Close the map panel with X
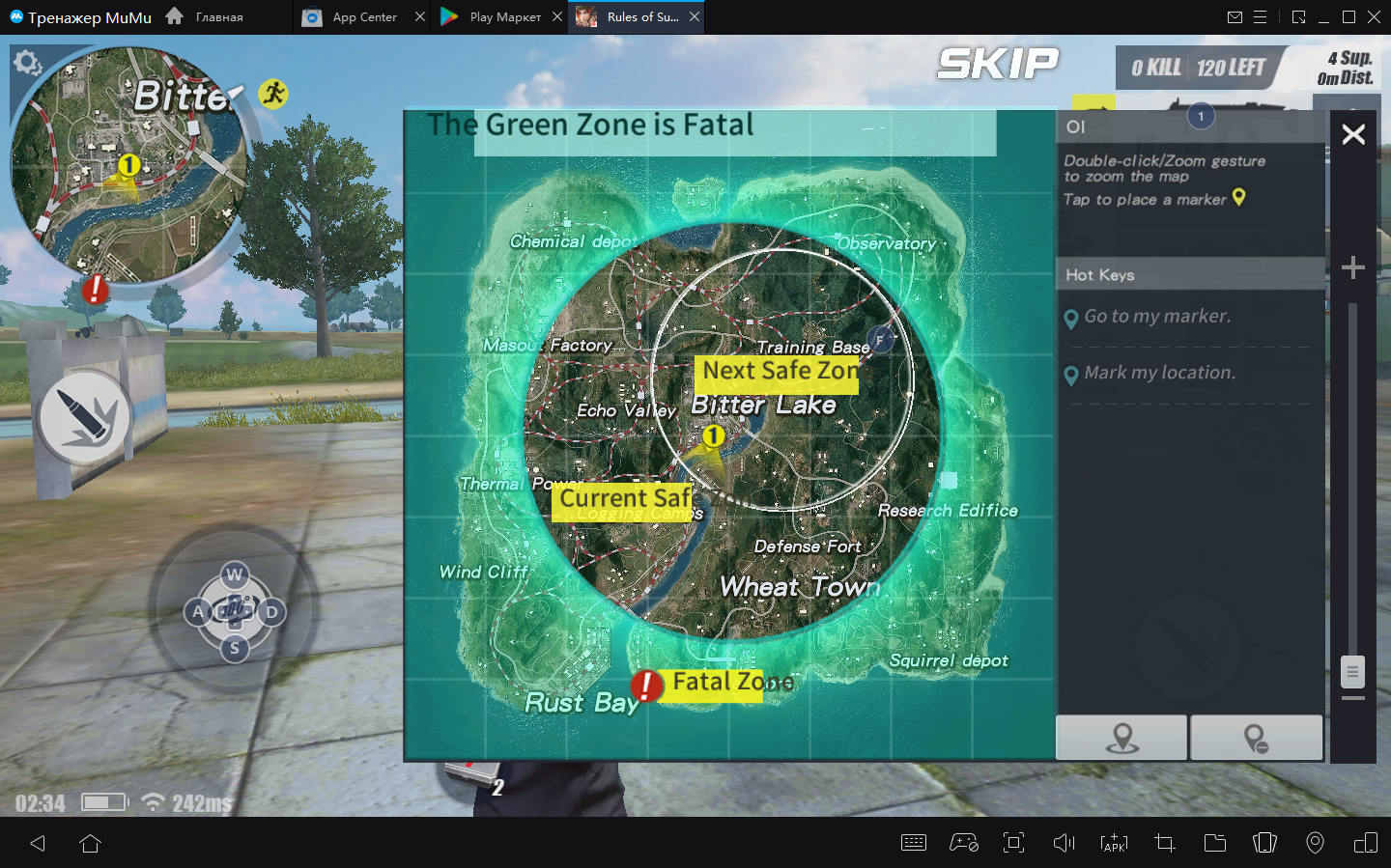The width and height of the screenshot is (1391, 868). [x=1353, y=134]
